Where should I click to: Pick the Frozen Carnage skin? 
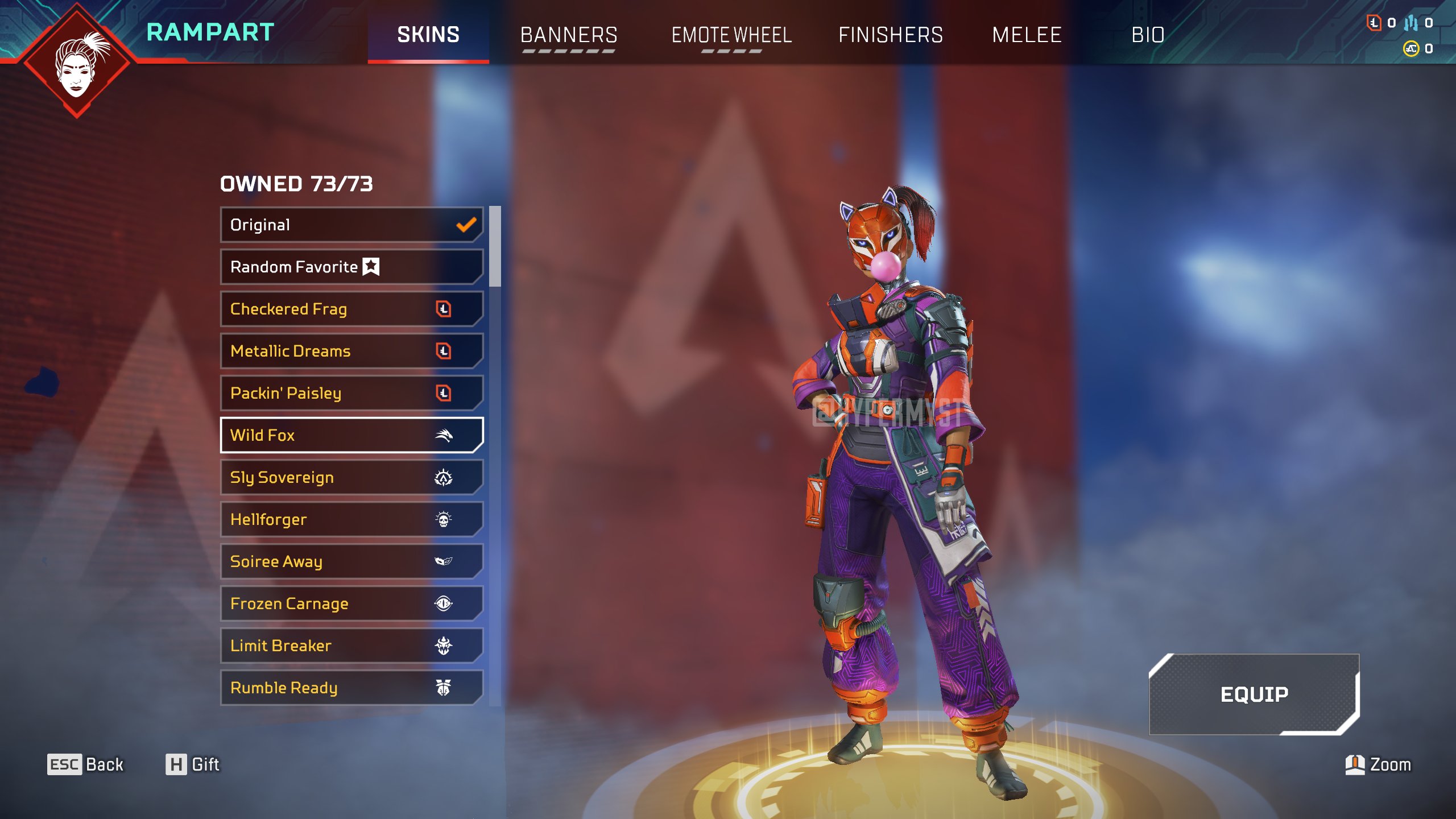coord(351,603)
